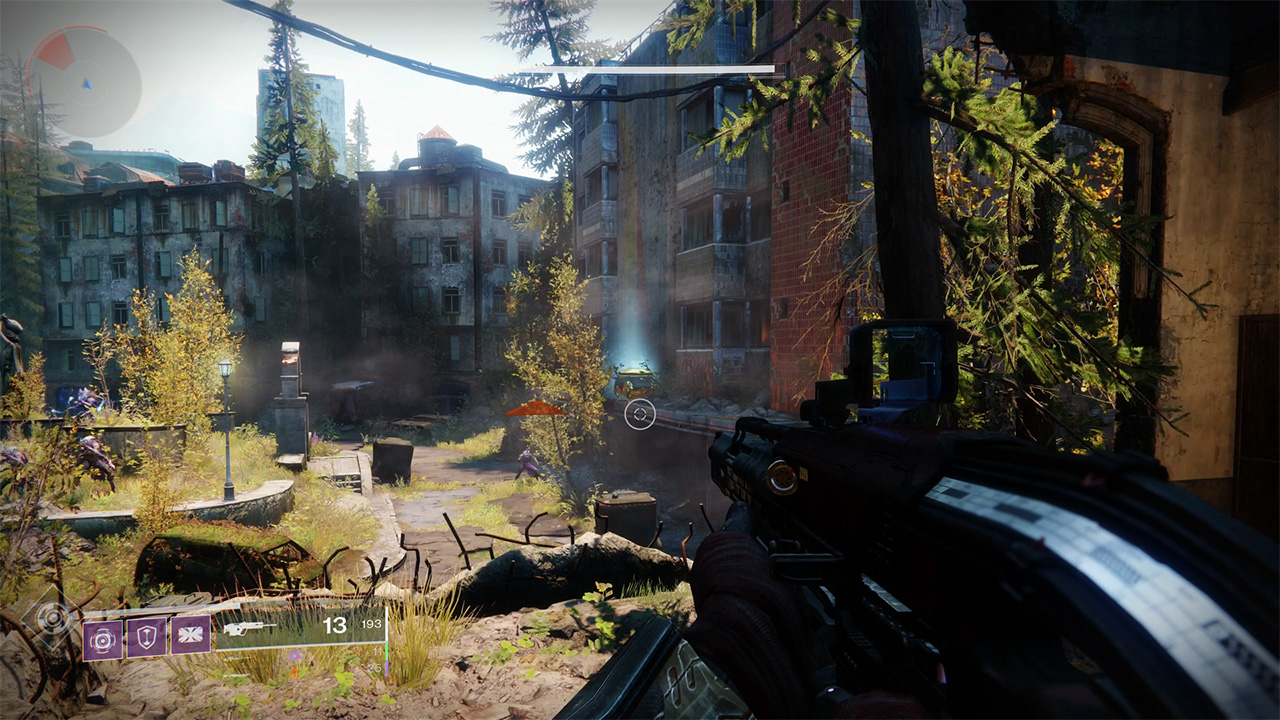This screenshot has height=720, width=1280.
Task: Trigger the melee ability icon
Action: coord(190,636)
